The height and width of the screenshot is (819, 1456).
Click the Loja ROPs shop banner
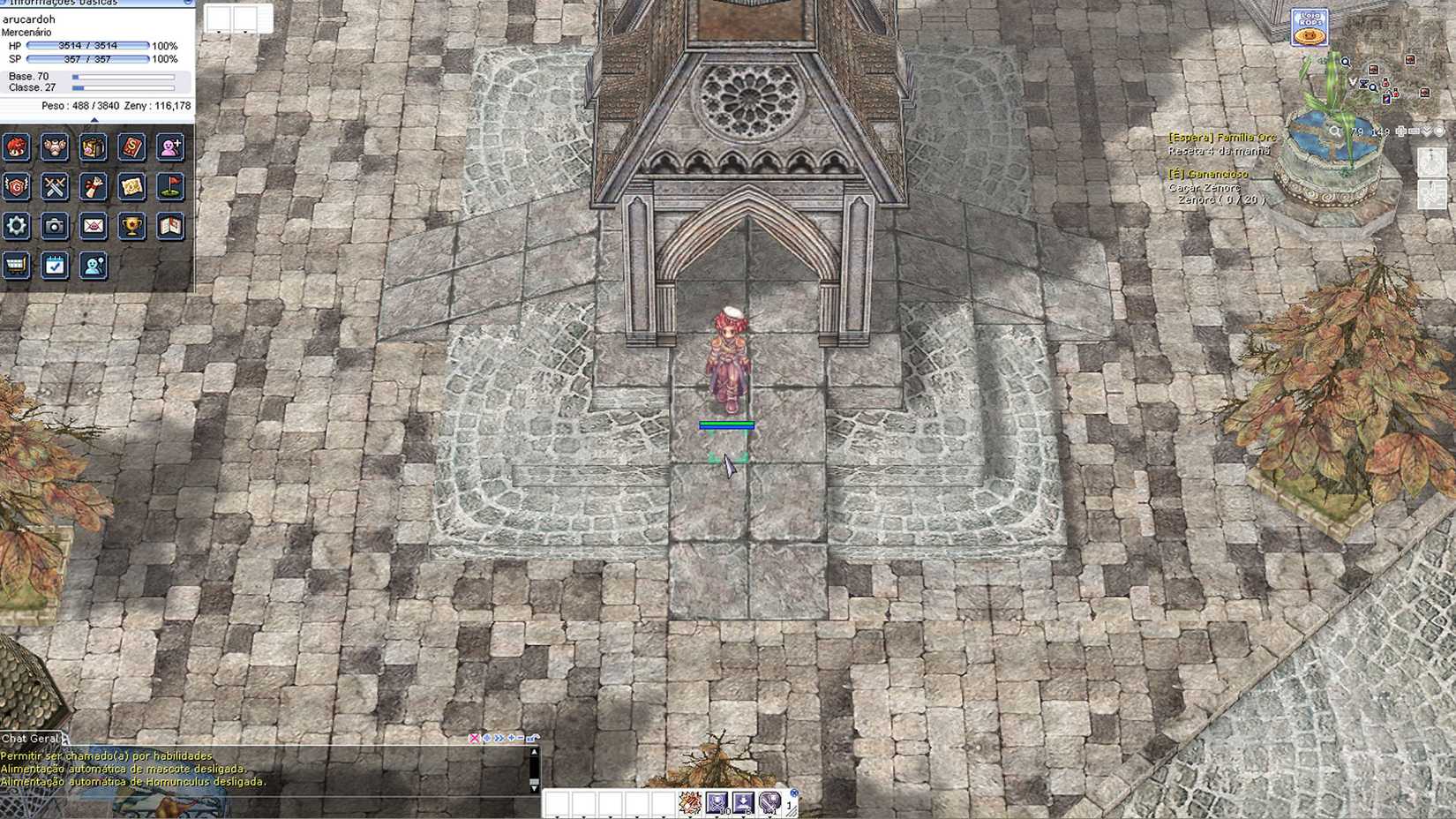1307,26
